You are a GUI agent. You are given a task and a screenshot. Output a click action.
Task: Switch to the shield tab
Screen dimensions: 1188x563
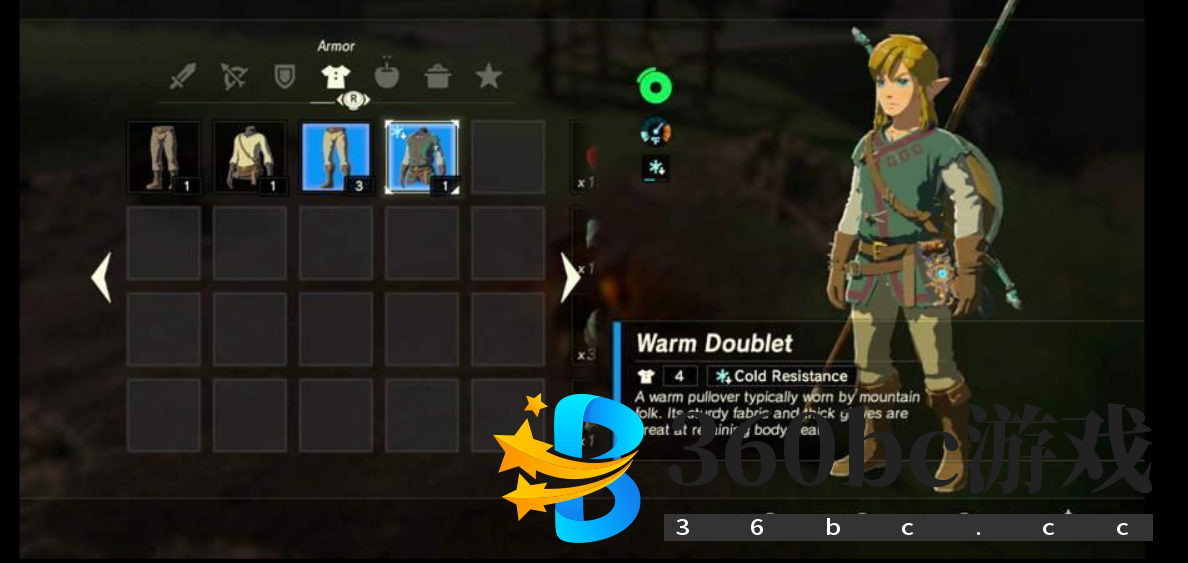285,76
